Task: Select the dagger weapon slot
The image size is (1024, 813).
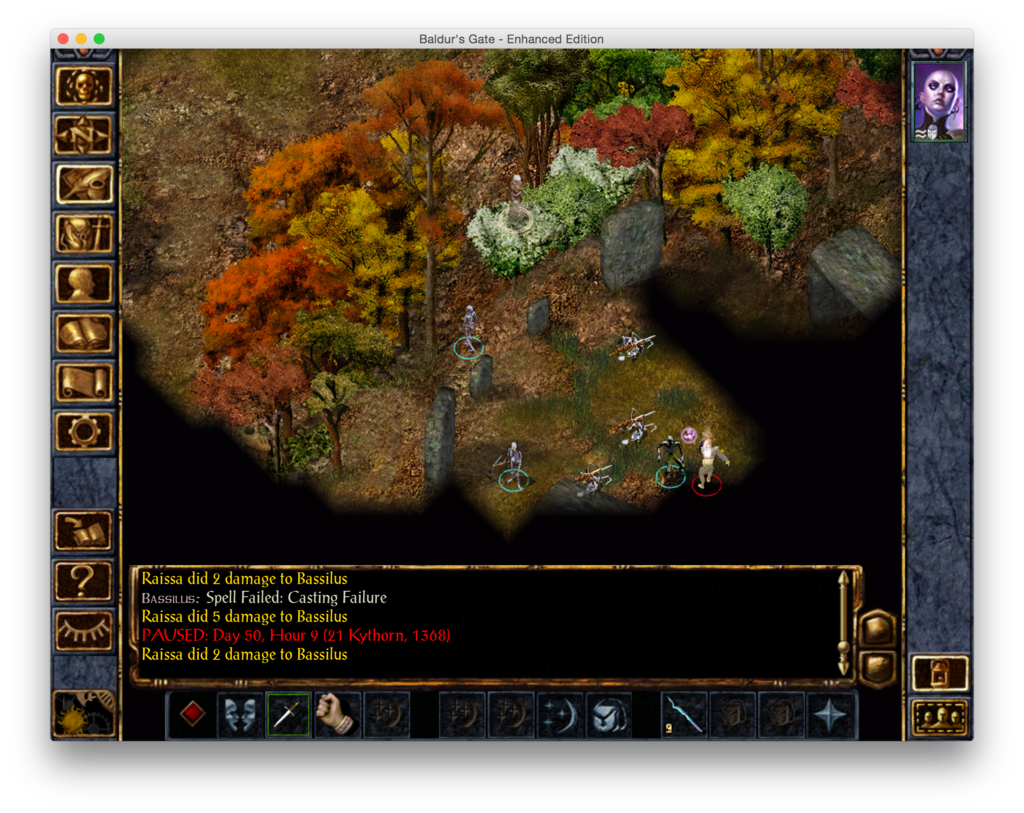Action: tap(289, 715)
